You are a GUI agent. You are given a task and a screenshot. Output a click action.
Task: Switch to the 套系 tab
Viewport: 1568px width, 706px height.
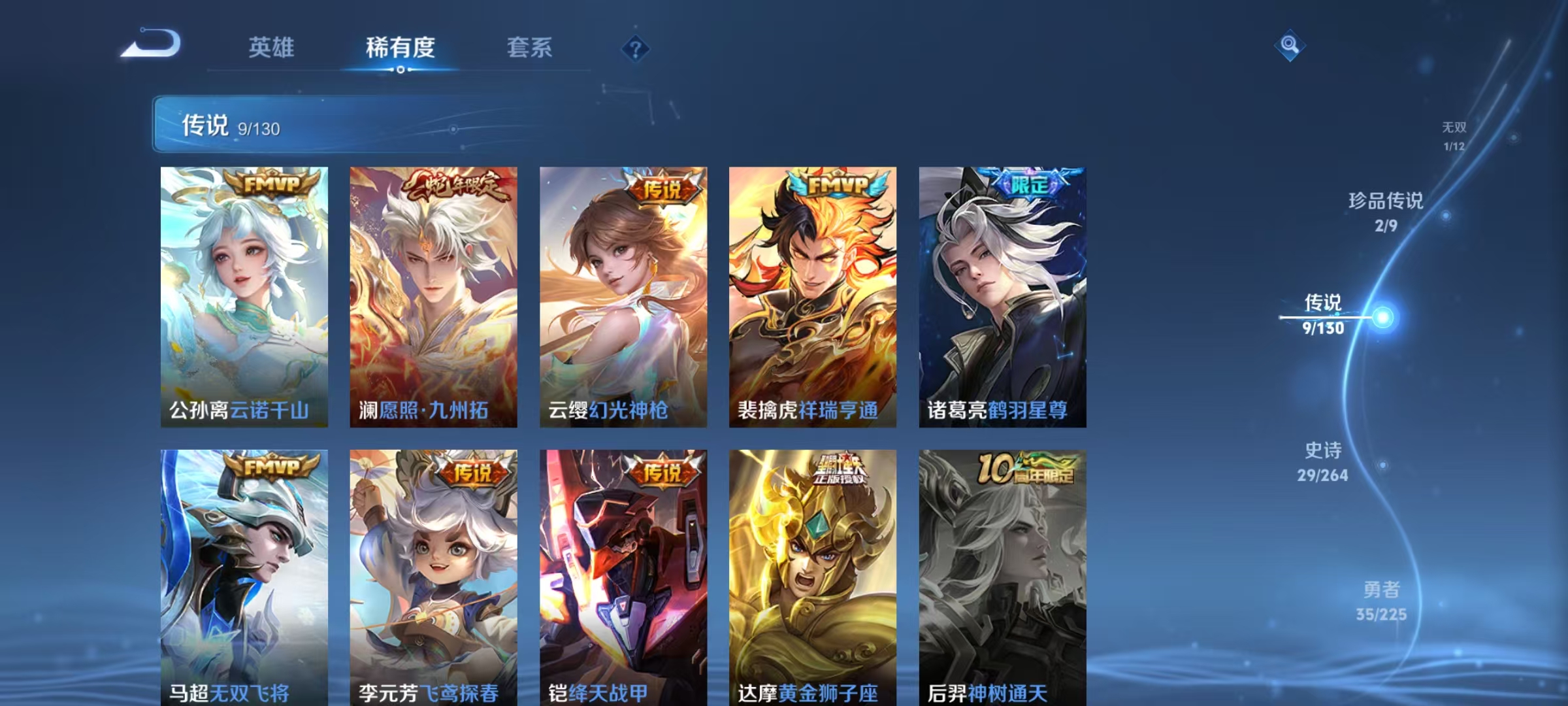529,48
